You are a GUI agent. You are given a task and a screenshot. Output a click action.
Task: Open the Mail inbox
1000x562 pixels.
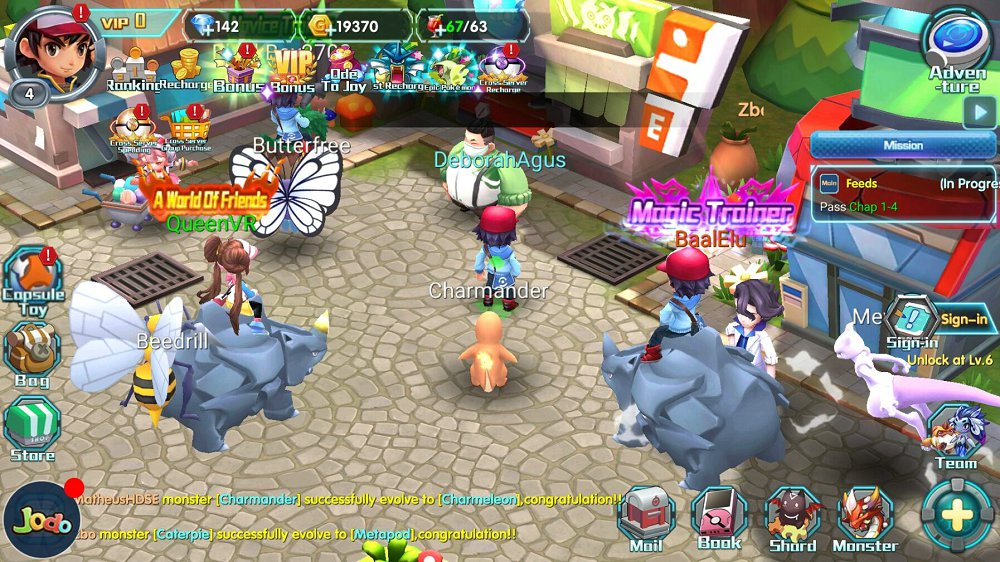point(646,519)
